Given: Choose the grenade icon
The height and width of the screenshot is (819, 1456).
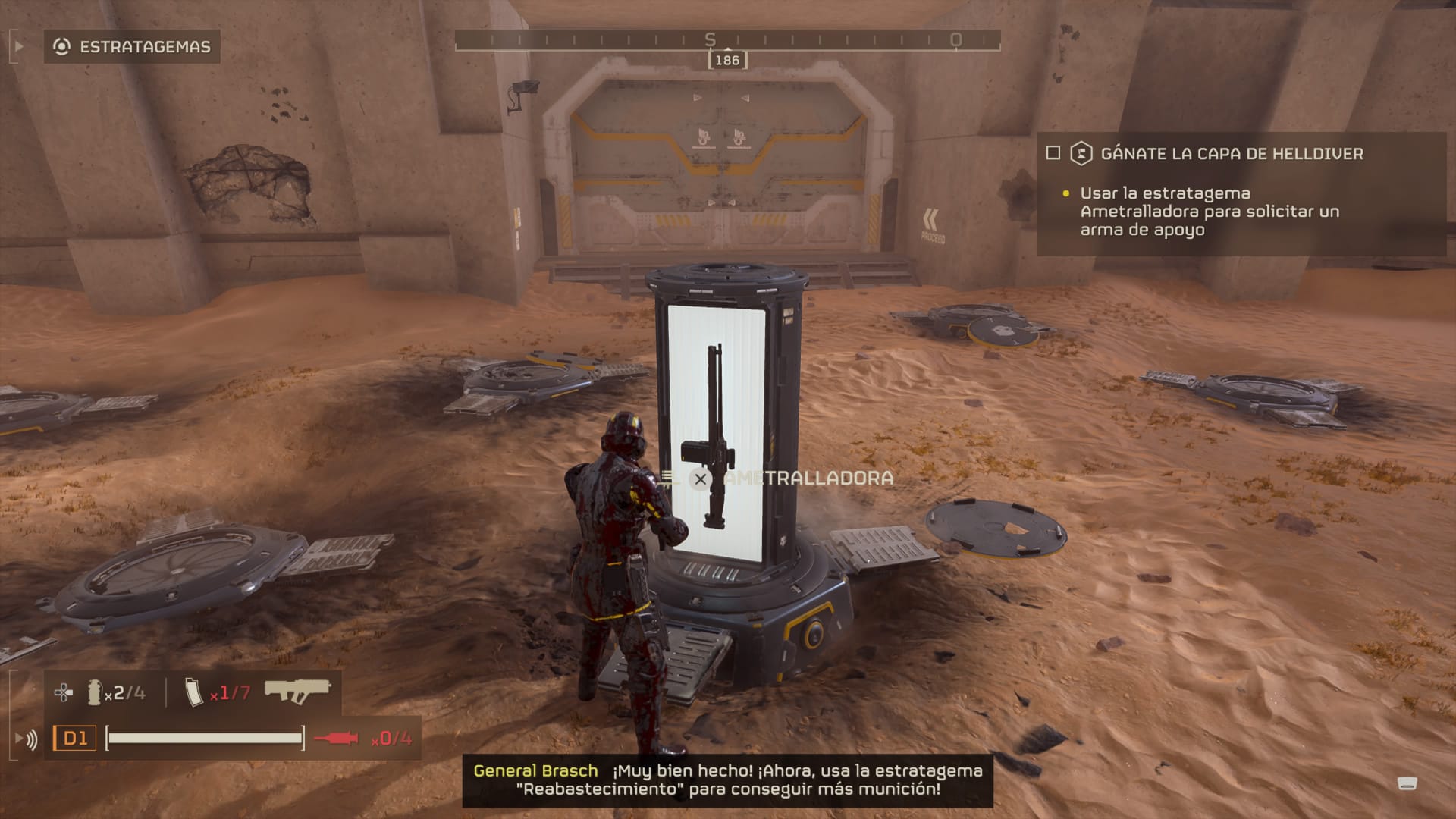Looking at the screenshot, I should (94, 692).
